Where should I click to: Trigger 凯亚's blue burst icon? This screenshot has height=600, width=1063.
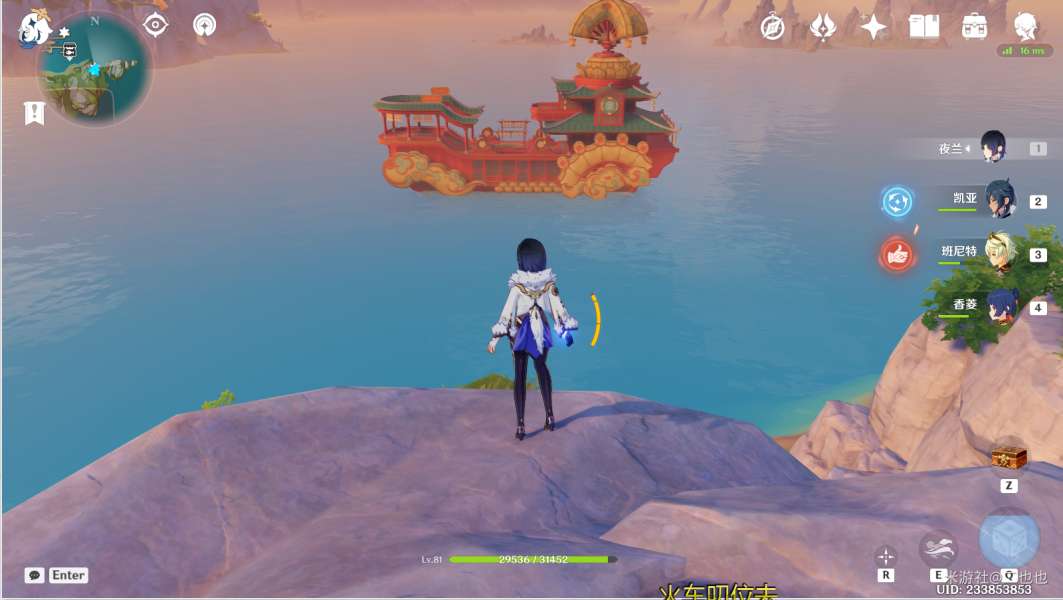pyautogui.click(x=897, y=201)
